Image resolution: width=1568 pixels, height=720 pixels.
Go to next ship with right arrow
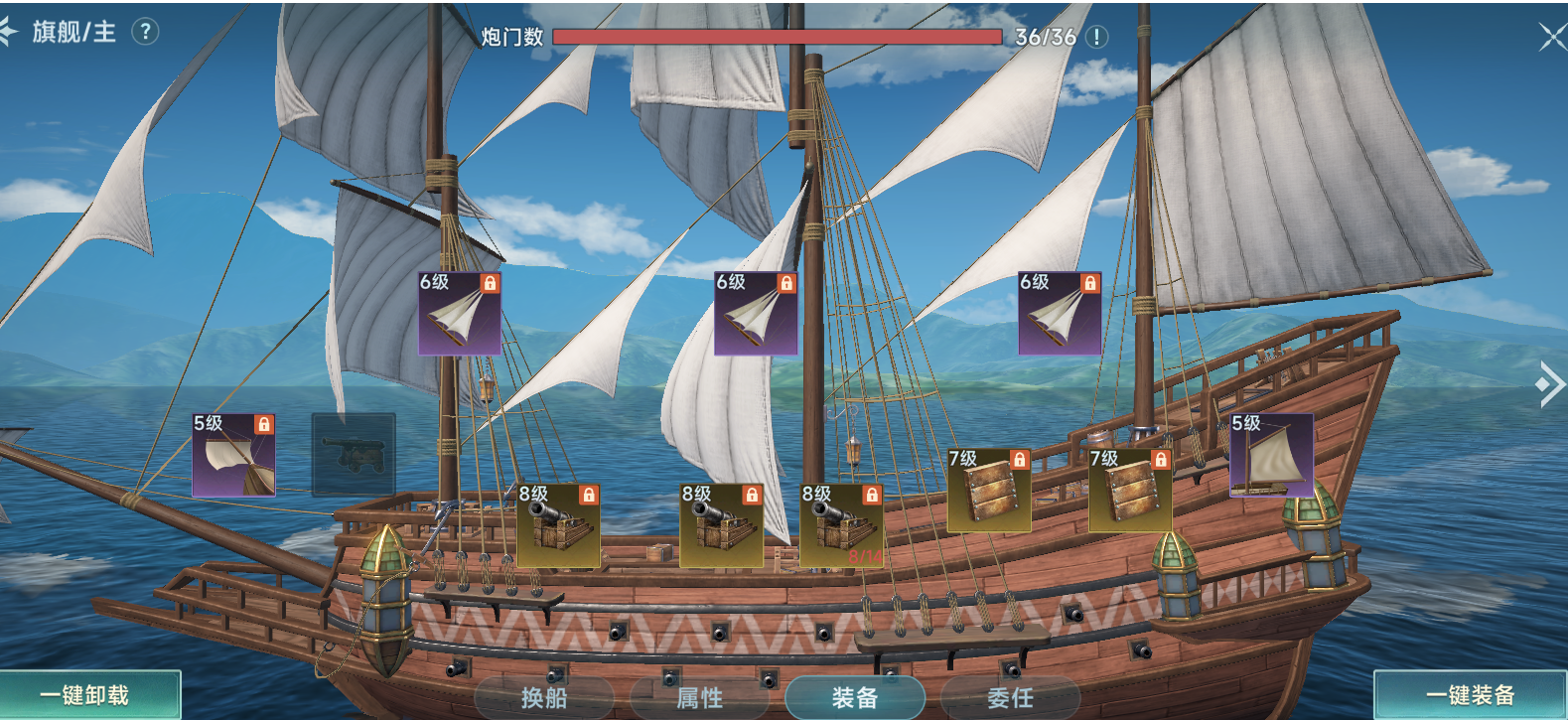pos(1549,385)
